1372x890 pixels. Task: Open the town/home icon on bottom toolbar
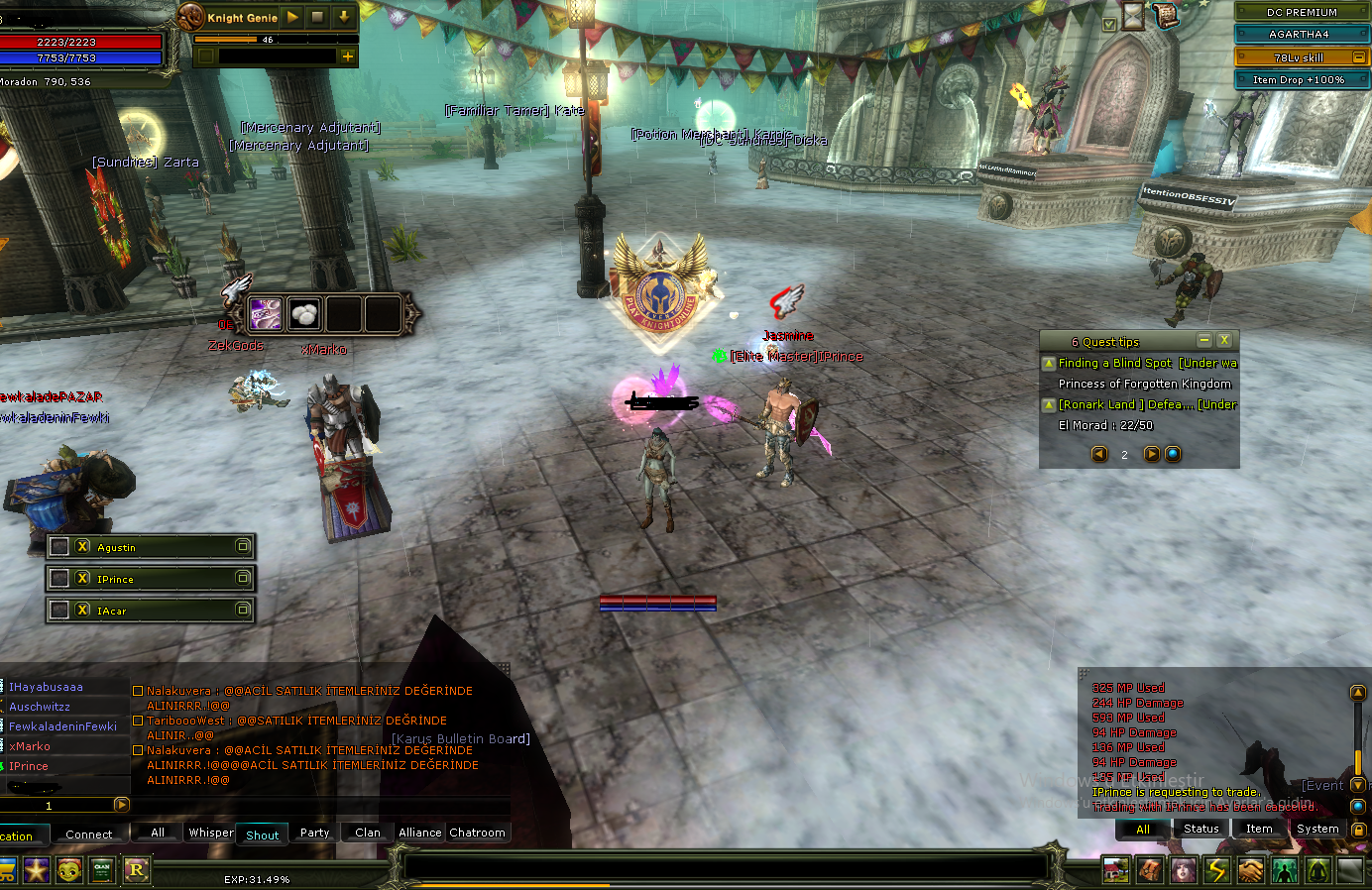pos(1115,869)
